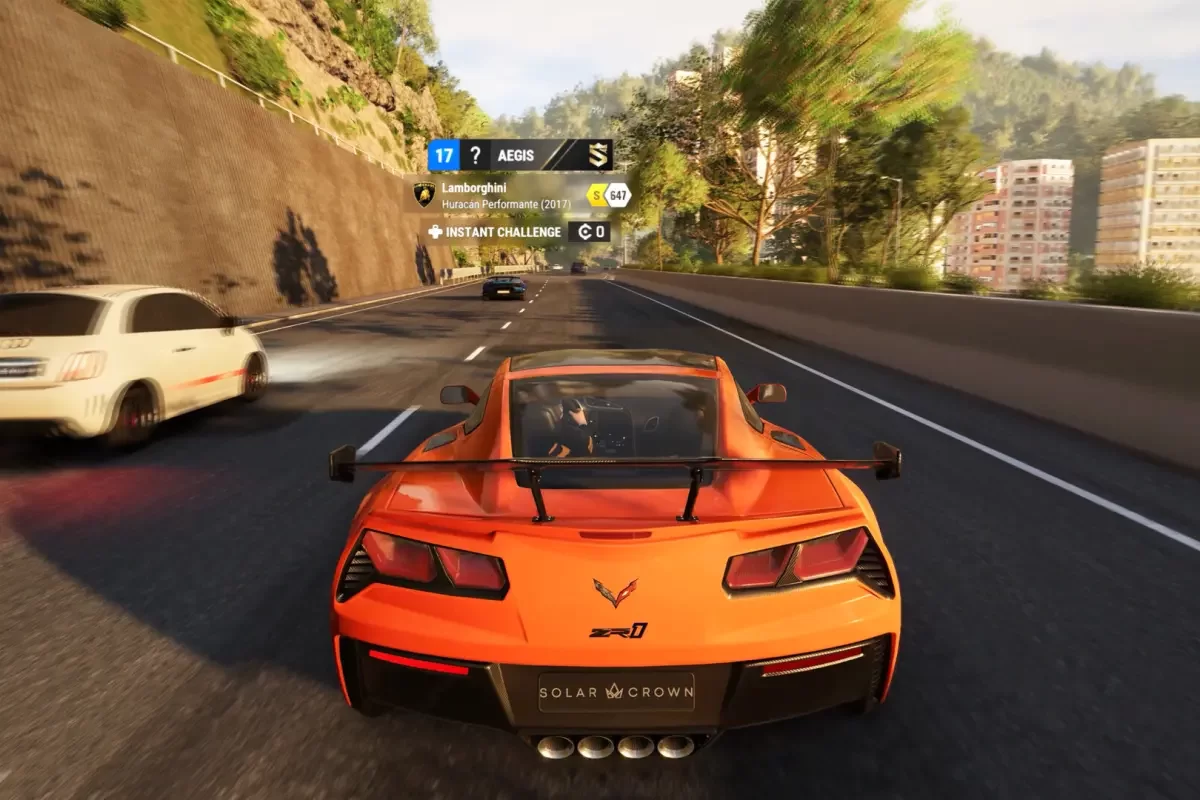The image size is (1200, 800).
Task: Start the Instant Challenge
Action: [499, 231]
